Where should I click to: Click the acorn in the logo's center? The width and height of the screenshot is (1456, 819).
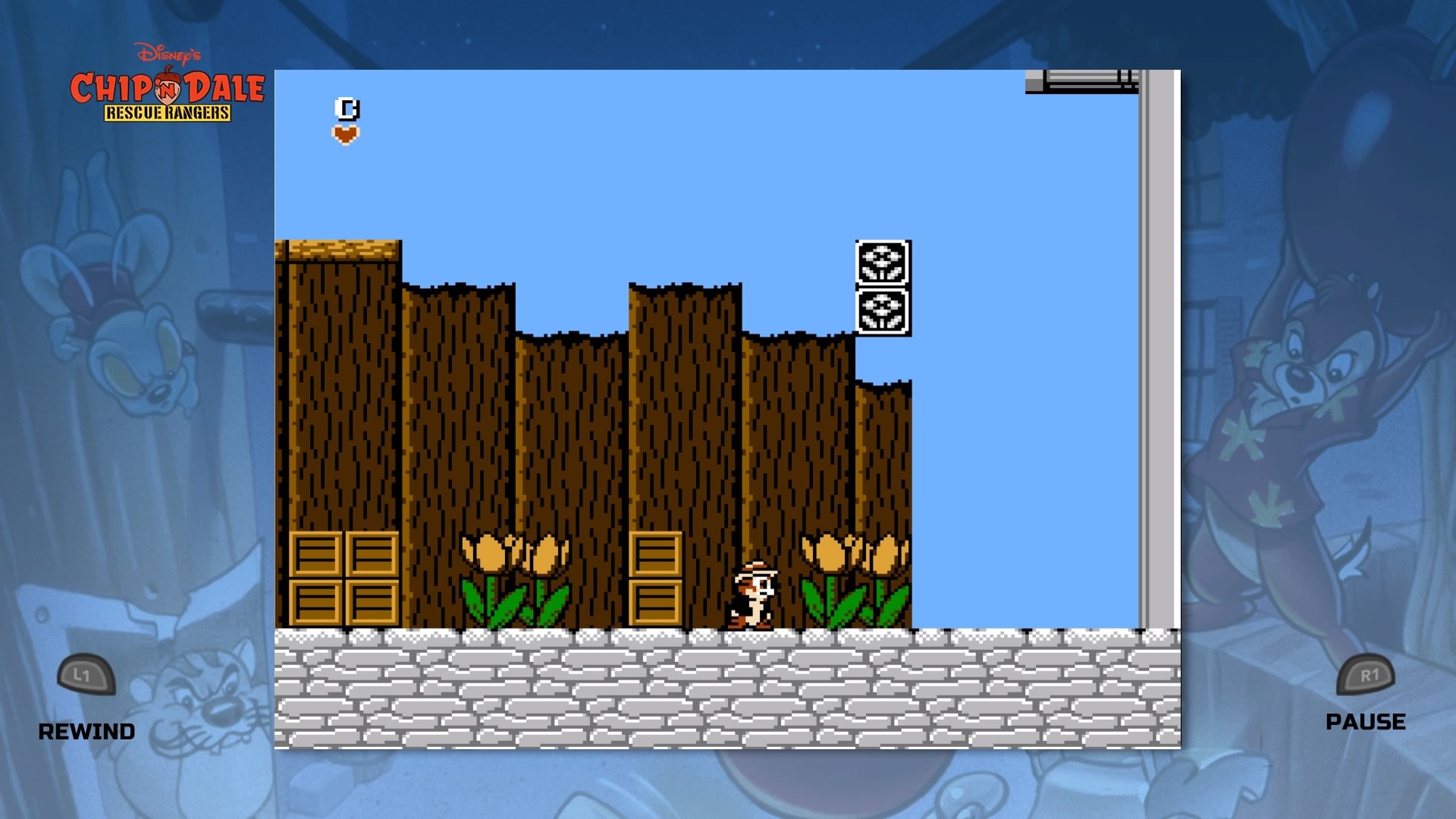(x=168, y=89)
